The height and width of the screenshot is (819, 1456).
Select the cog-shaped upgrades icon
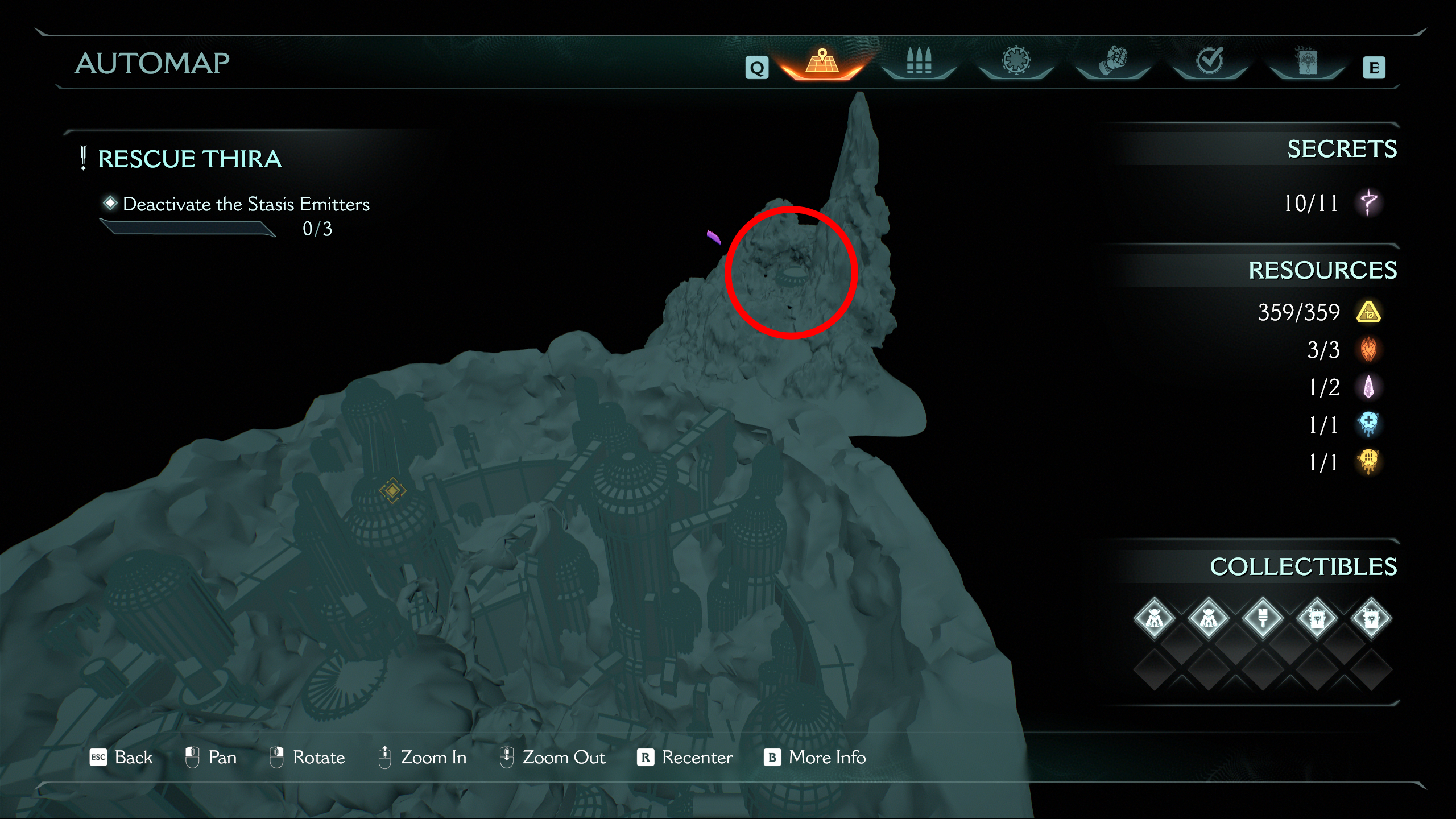[1016, 61]
